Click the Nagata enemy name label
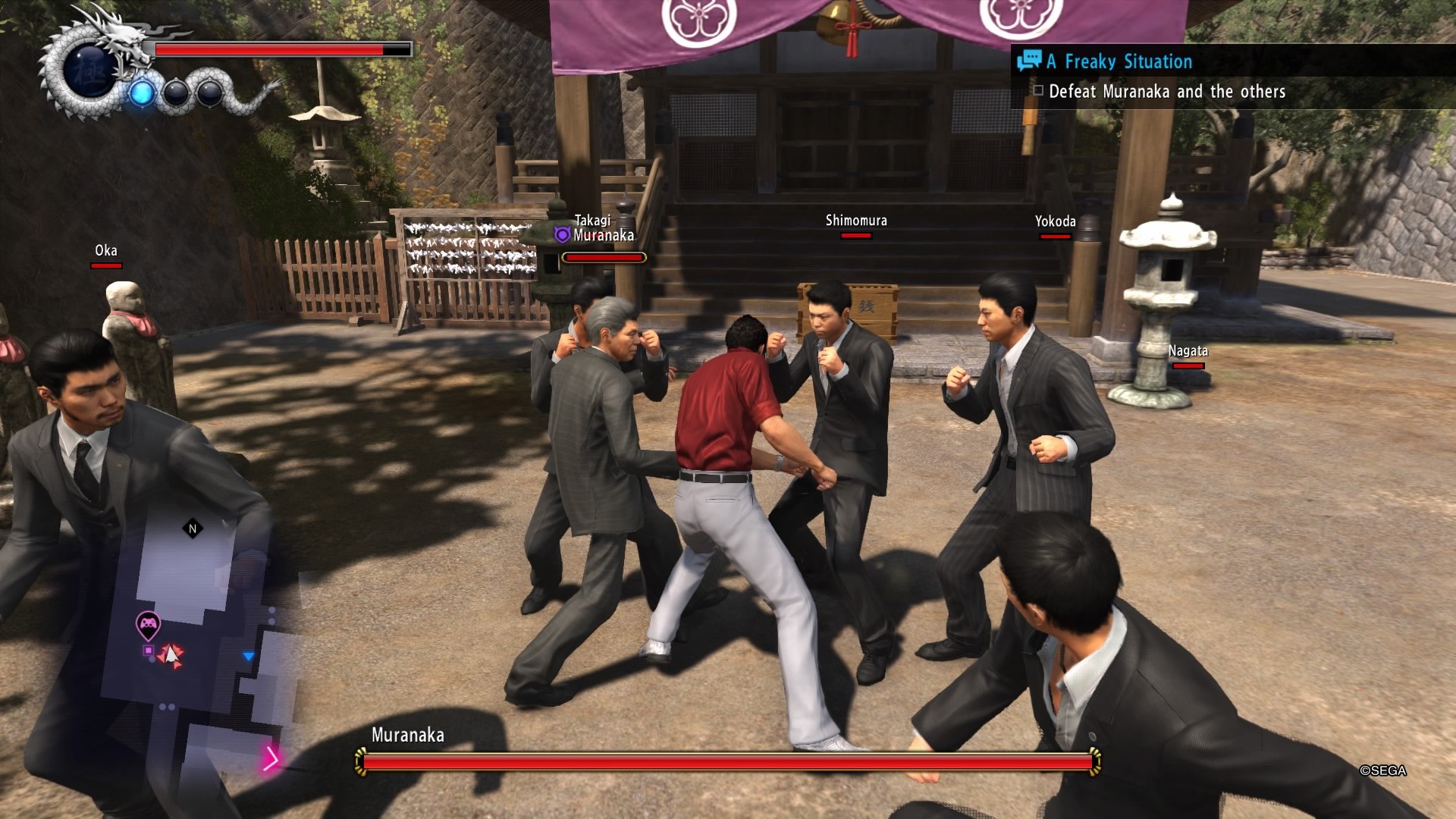 pyautogui.click(x=1188, y=351)
